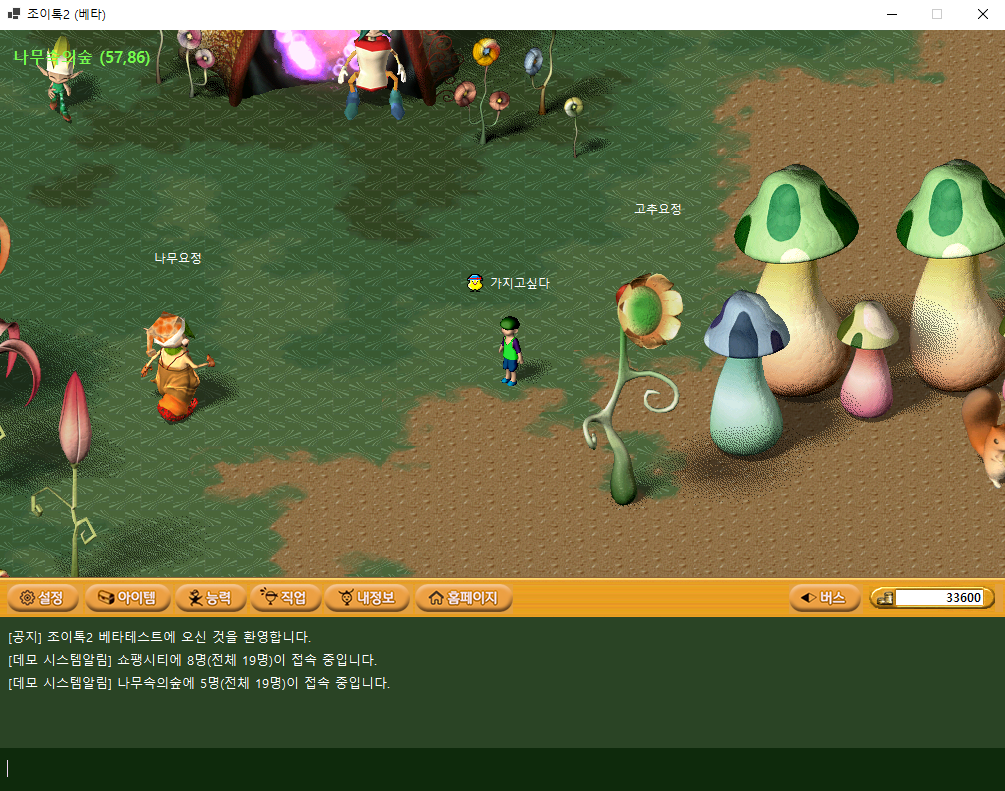Screen dimensions: 1005x791
Task: Select the 버스 bus button
Action: click(x=824, y=598)
